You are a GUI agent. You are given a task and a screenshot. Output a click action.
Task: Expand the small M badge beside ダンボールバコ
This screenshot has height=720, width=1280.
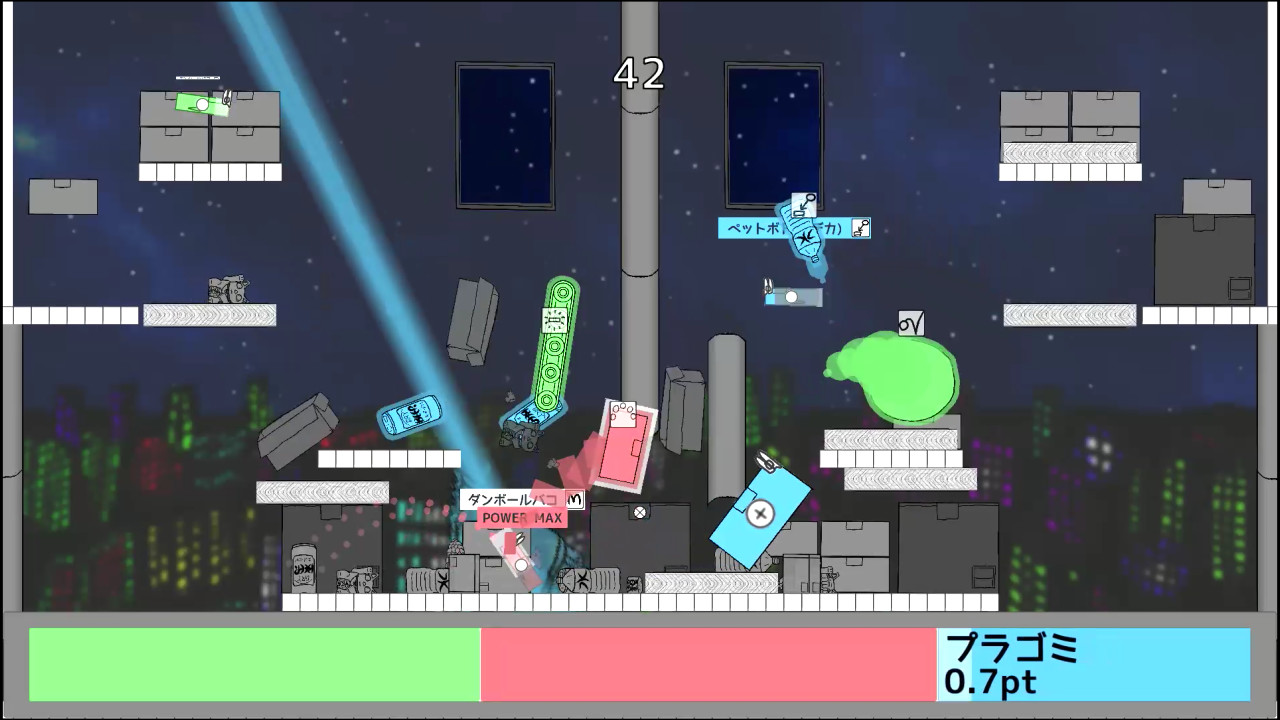point(573,499)
